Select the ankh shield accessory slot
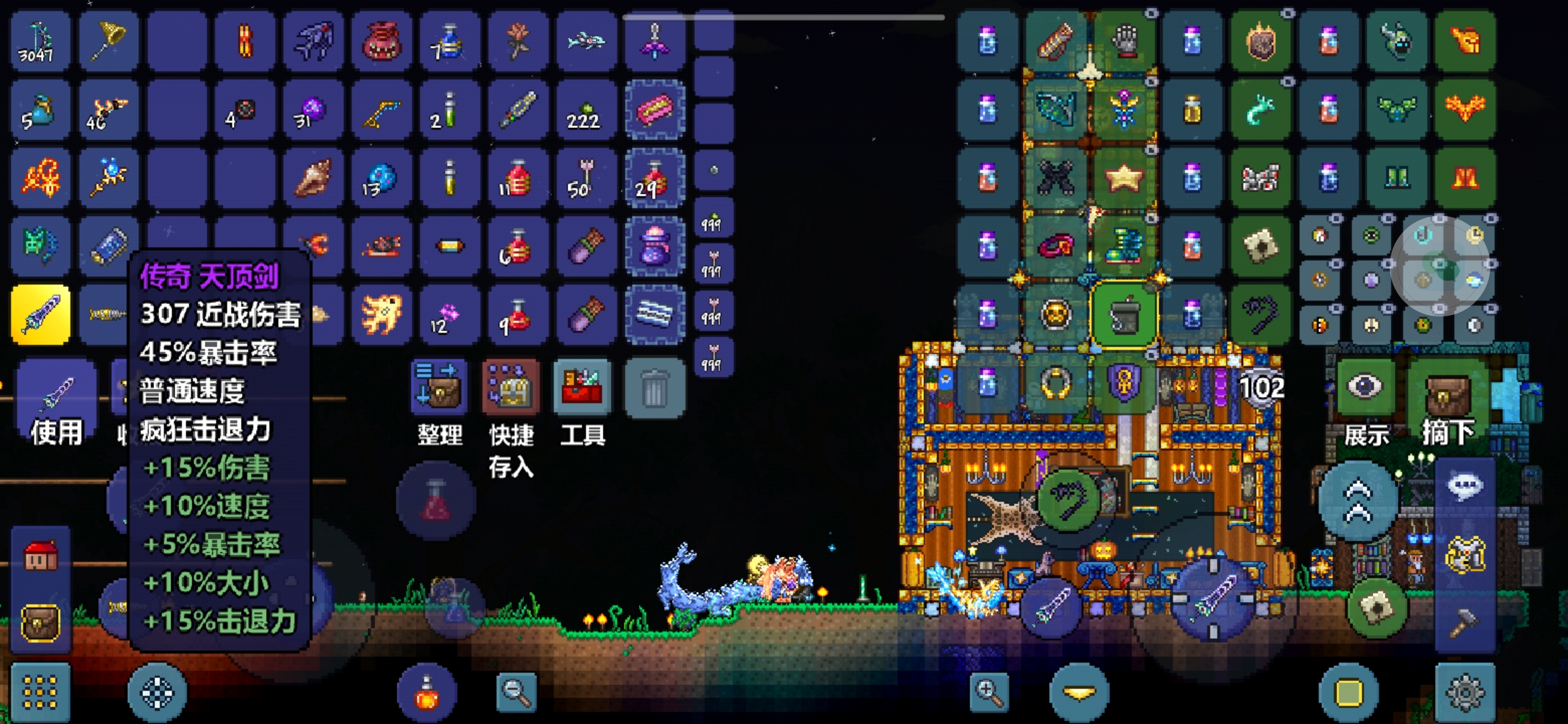The height and width of the screenshot is (724, 1568). (1124, 383)
